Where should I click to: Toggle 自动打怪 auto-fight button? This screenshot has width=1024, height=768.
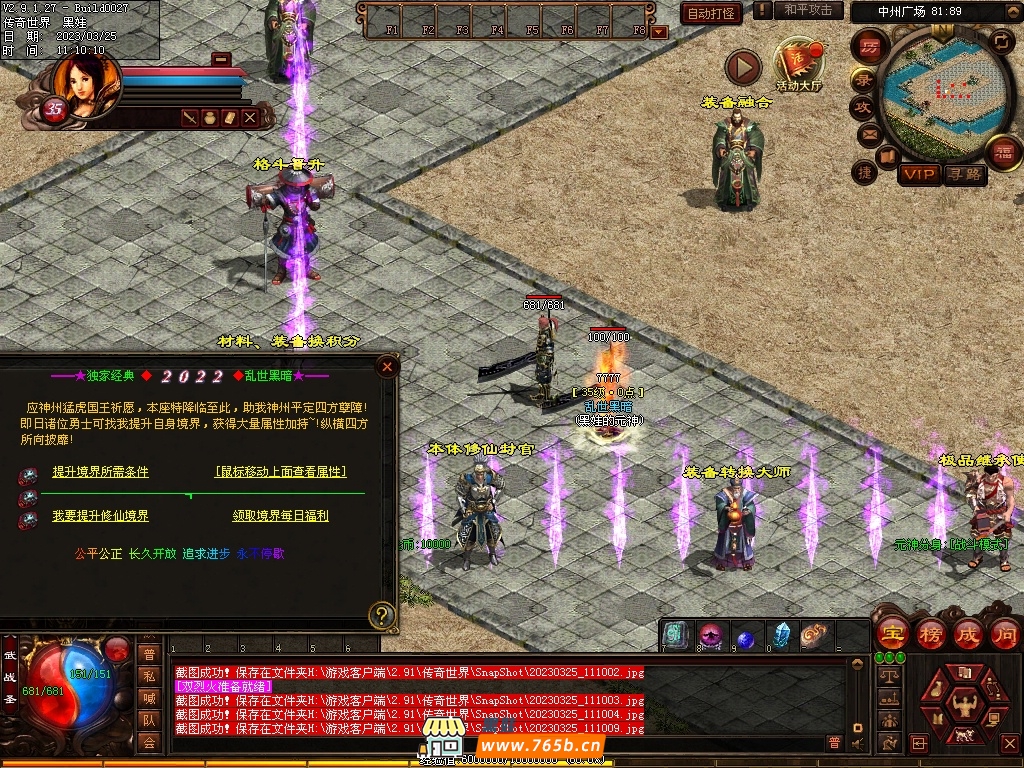click(711, 13)
